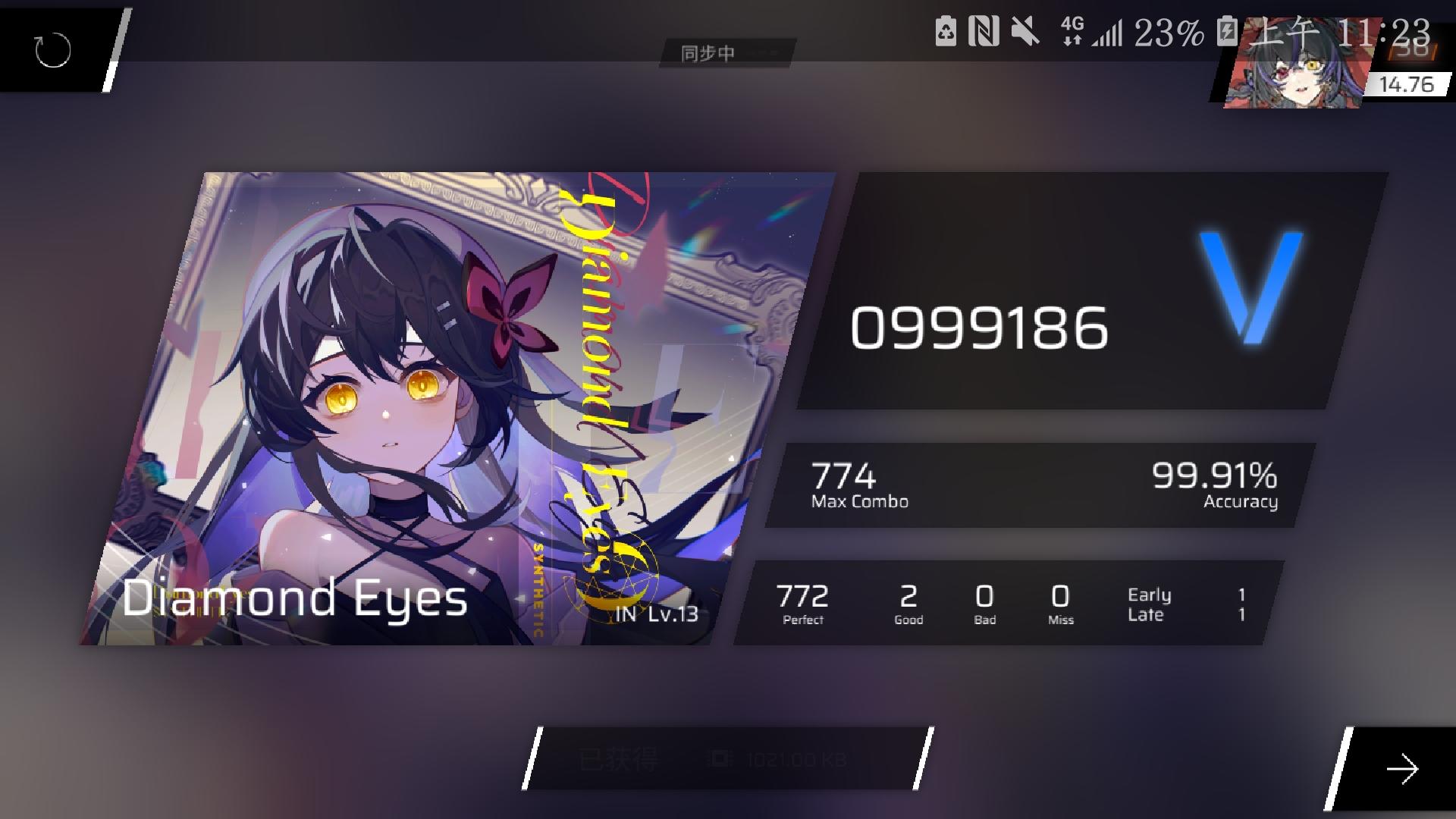This screenshot has width=1456, height=819.
Task: Tap the score 0999186 panel
Action: (x=978, y=328)
